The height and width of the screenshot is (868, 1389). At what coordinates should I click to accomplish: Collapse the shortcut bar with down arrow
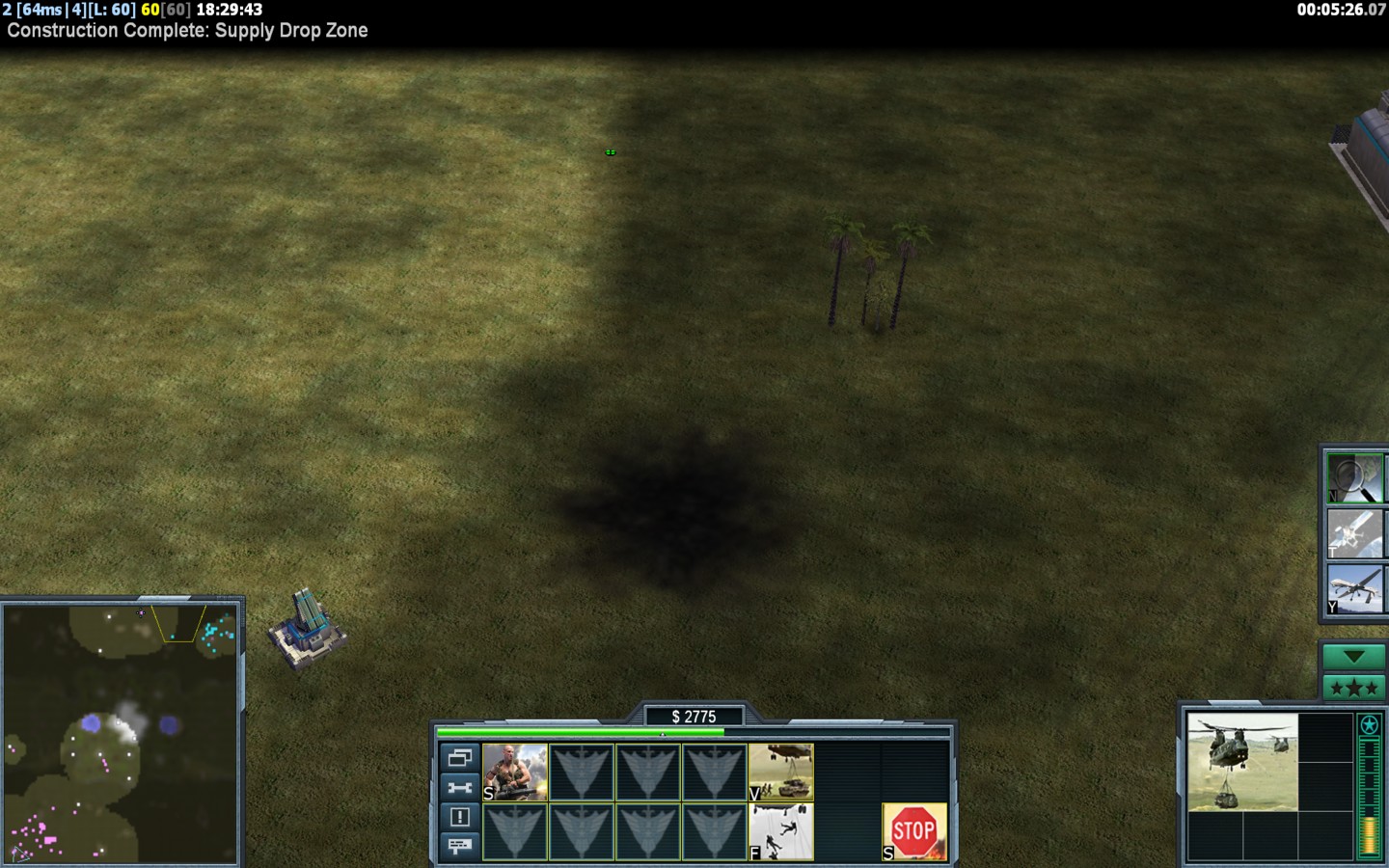point(1353,657)
